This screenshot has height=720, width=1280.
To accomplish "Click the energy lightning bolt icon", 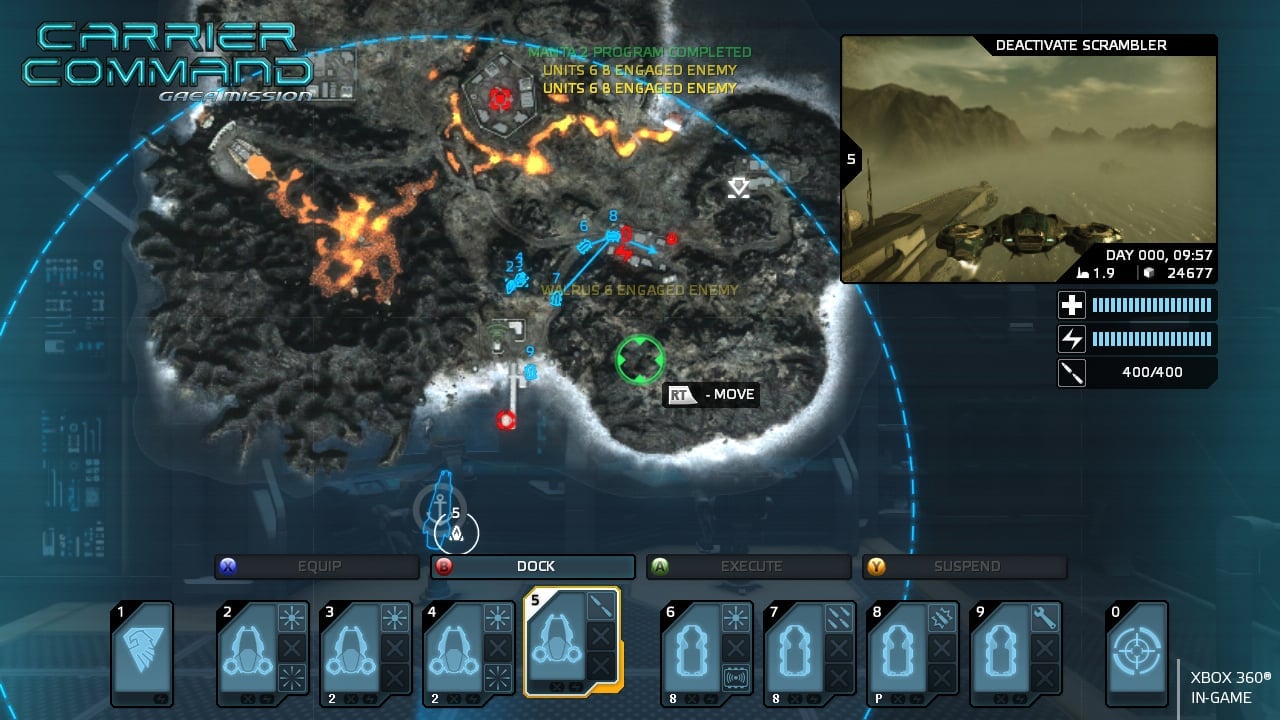I will pyautogui.click(x=1071, y=339).
